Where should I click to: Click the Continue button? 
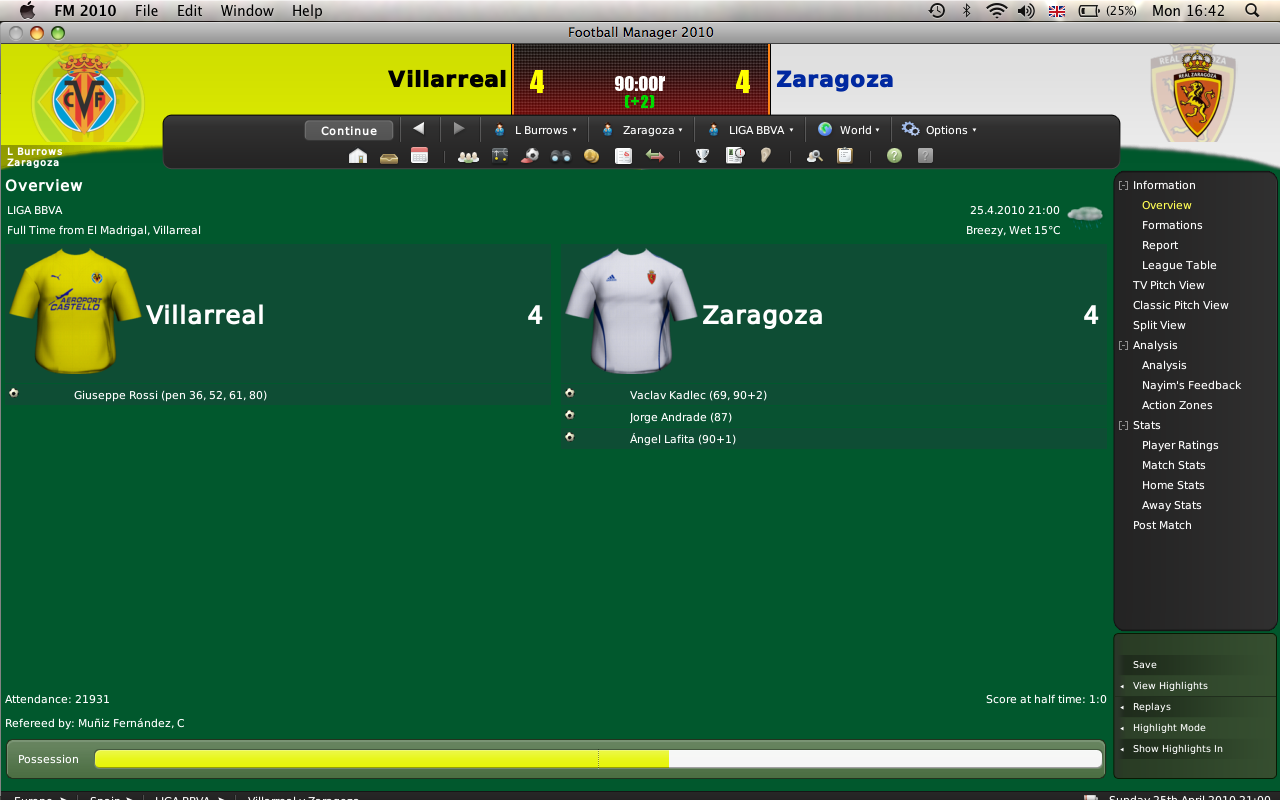point(349,130)
